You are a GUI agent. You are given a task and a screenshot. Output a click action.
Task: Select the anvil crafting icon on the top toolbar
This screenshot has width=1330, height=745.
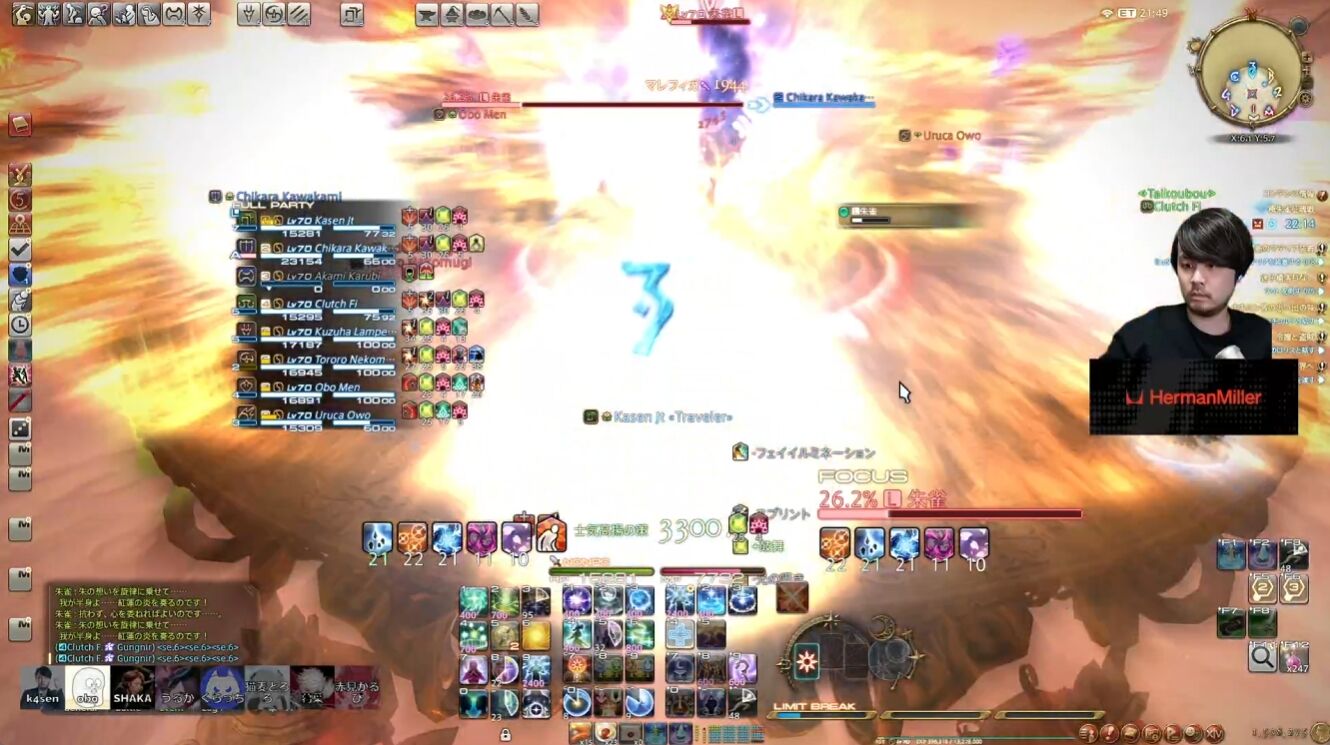[426, 14]
